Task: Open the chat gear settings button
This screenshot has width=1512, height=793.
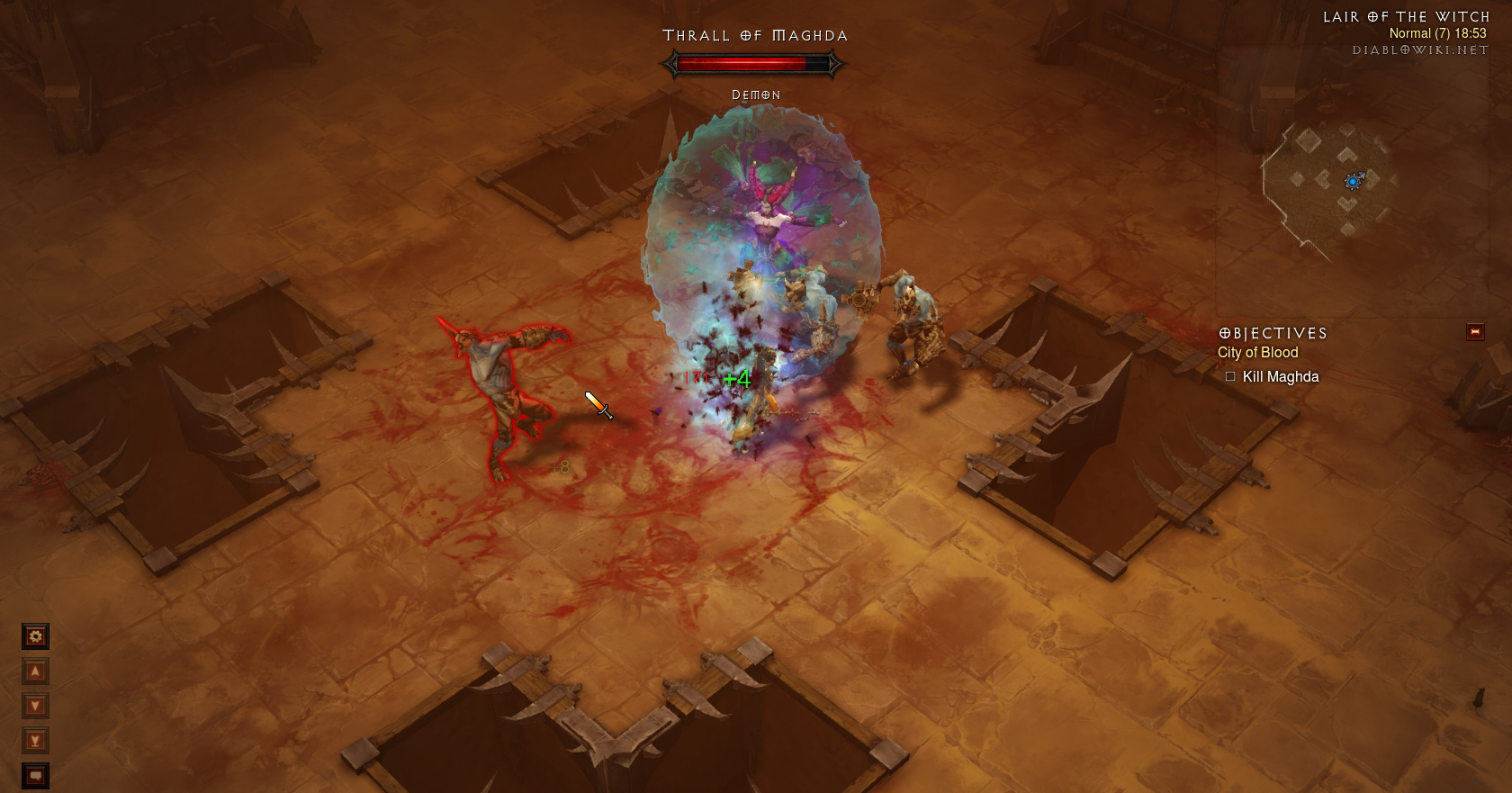Action: click(x=35, y=636)
